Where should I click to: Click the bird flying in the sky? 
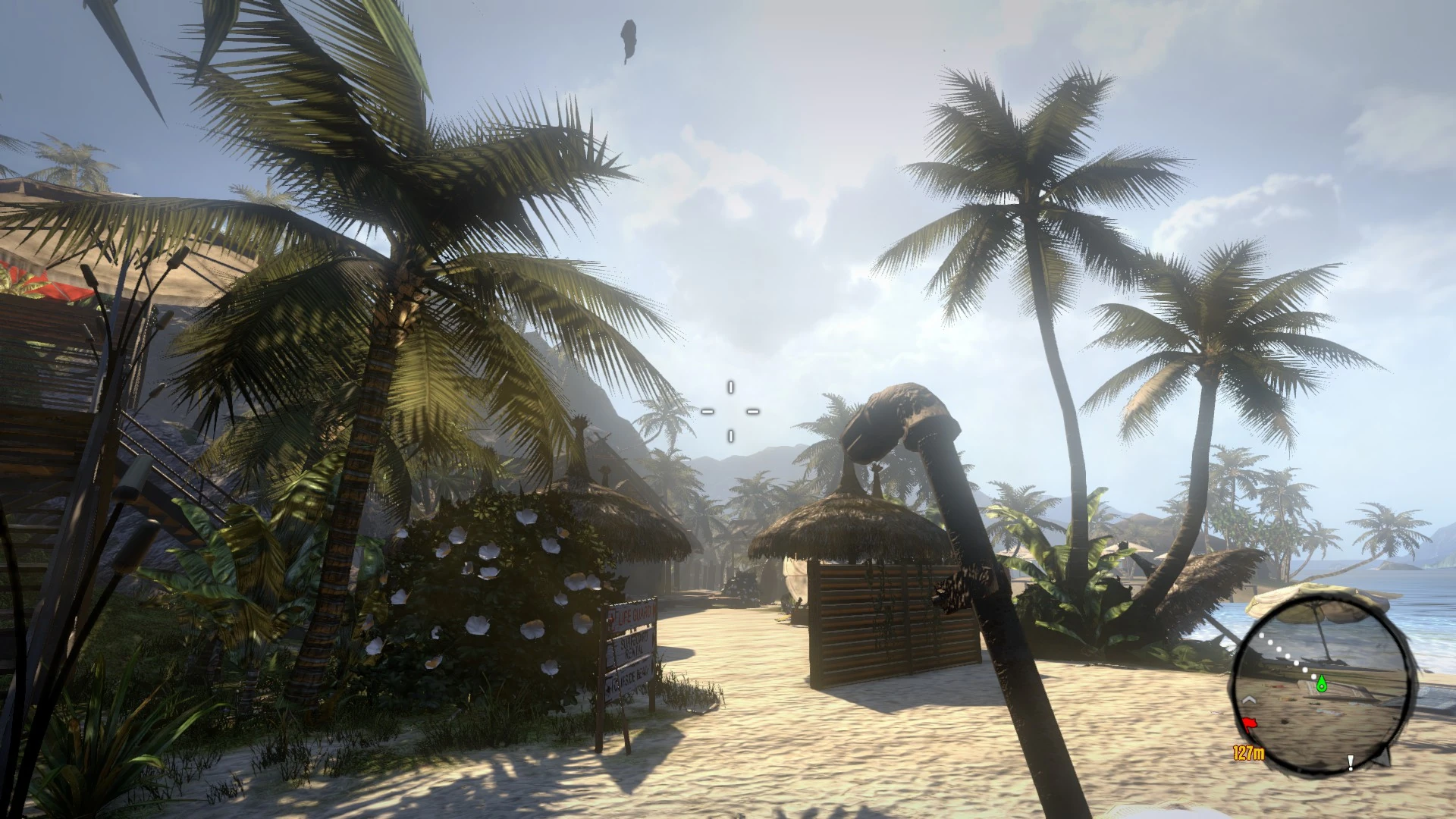(x=629, y=38)
